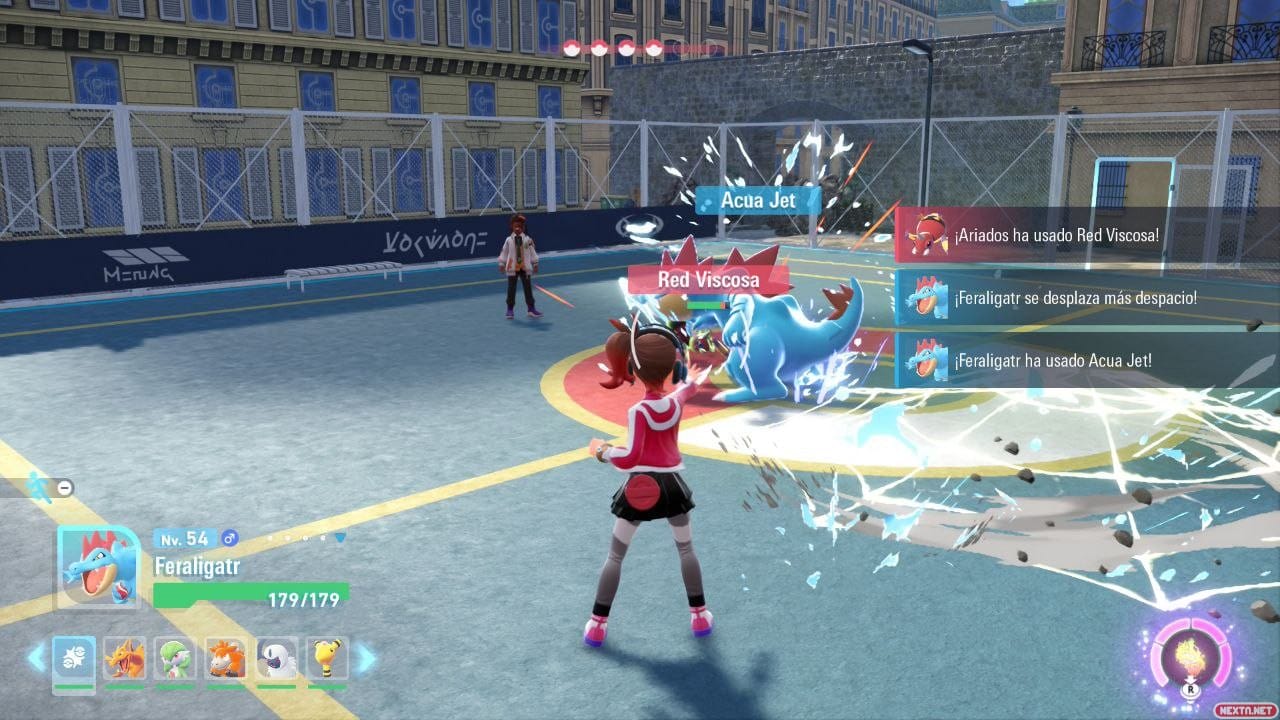This screenshot has width=1280, height=720.
Task: Click the "Feraligatr ha usado Acua Jet" log entry
Action: 1086,360
